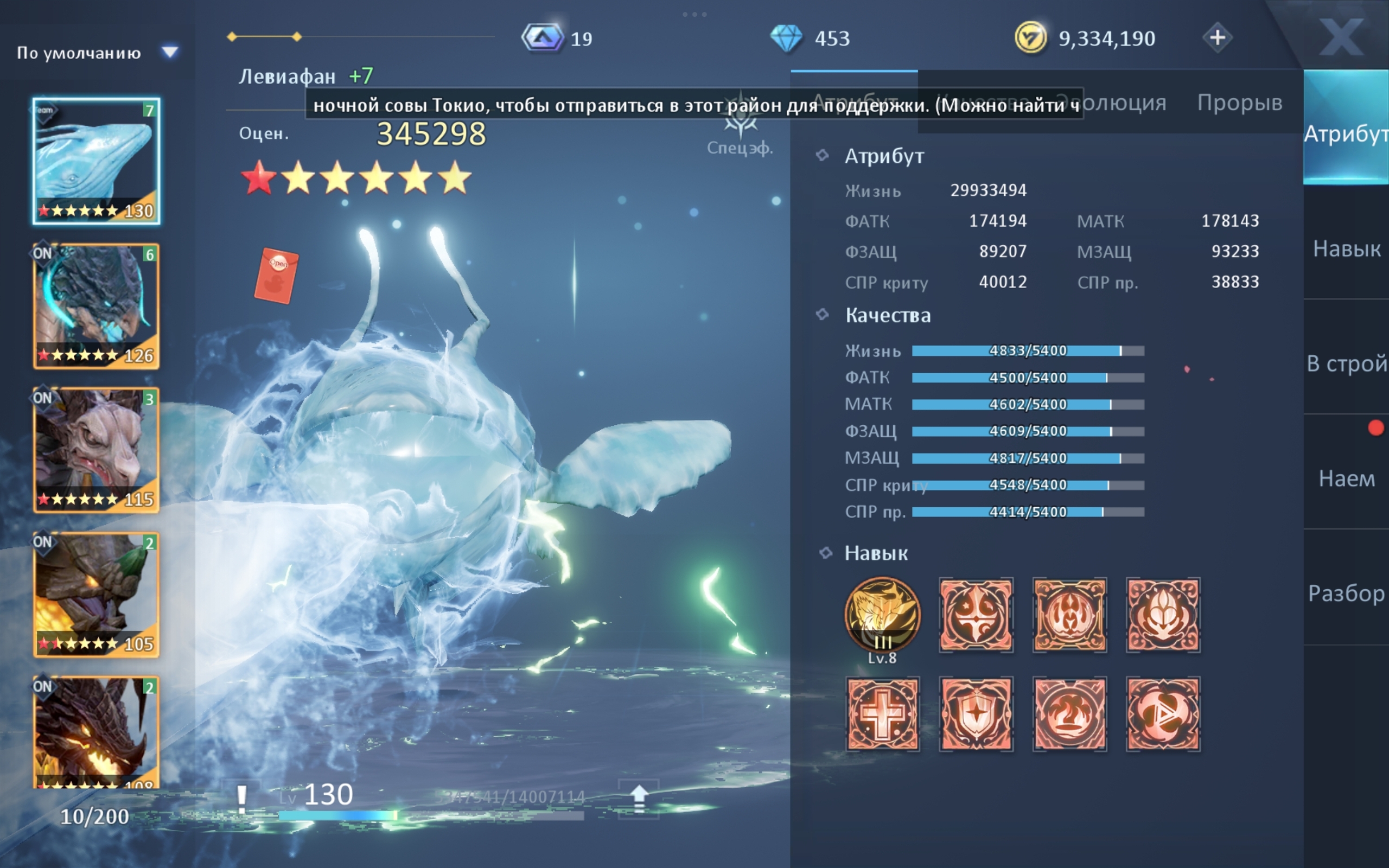View the golden Lv.8 main skill

click(882, 615)
